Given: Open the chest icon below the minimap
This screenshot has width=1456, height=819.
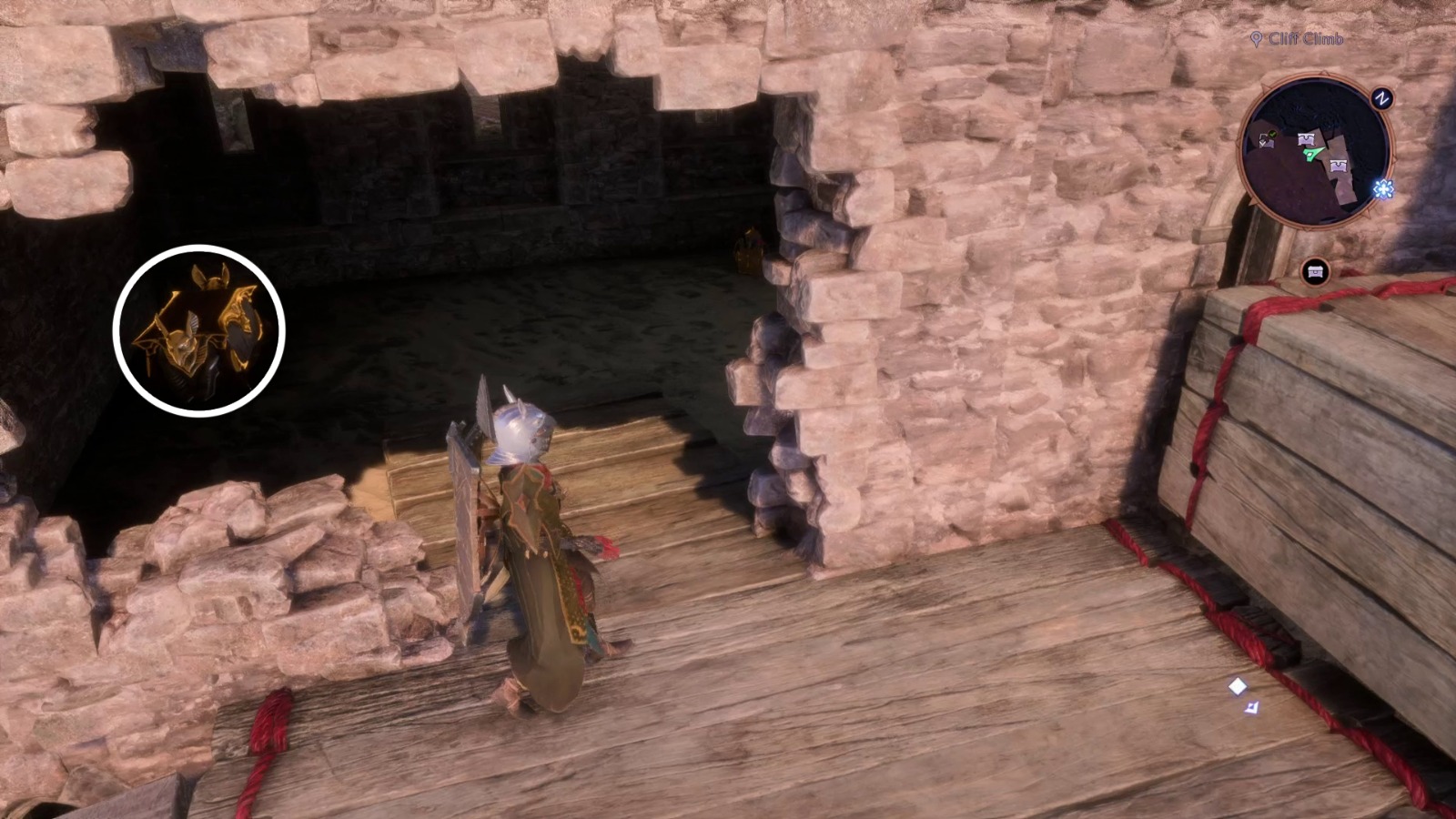Looking at the screenshot, I should (1313, 270).
